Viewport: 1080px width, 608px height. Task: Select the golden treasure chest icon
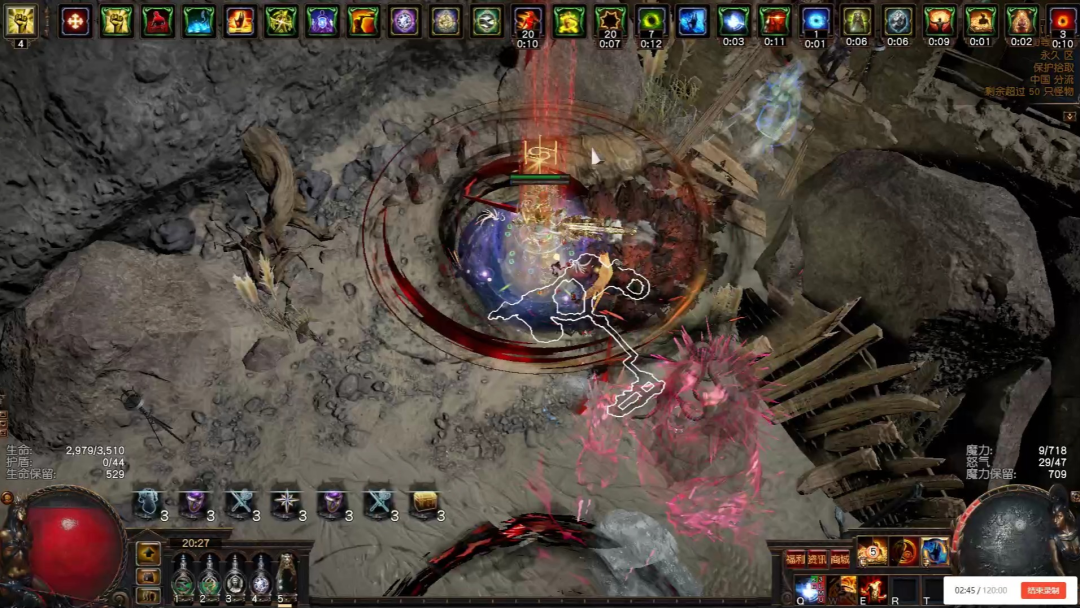point(424,504)
